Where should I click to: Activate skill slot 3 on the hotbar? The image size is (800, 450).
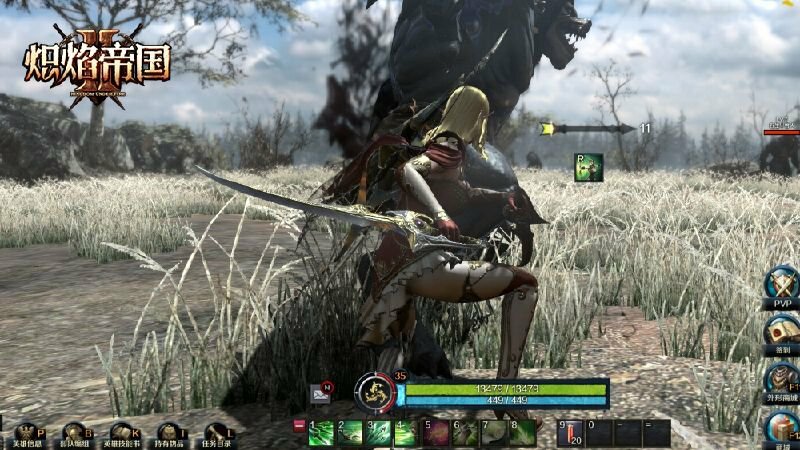378,432
